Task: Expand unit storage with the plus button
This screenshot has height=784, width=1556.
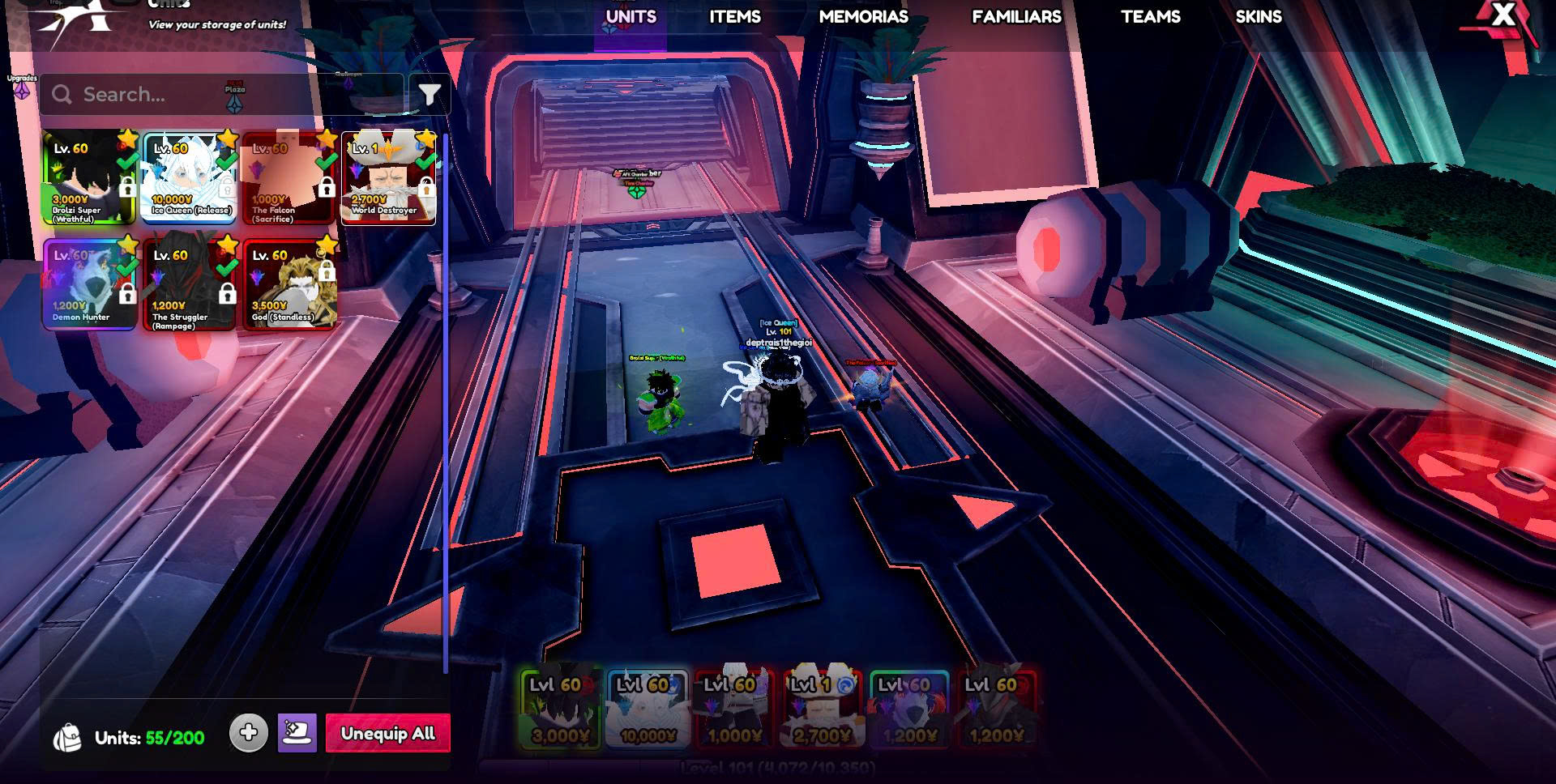Action: point(248,733)
